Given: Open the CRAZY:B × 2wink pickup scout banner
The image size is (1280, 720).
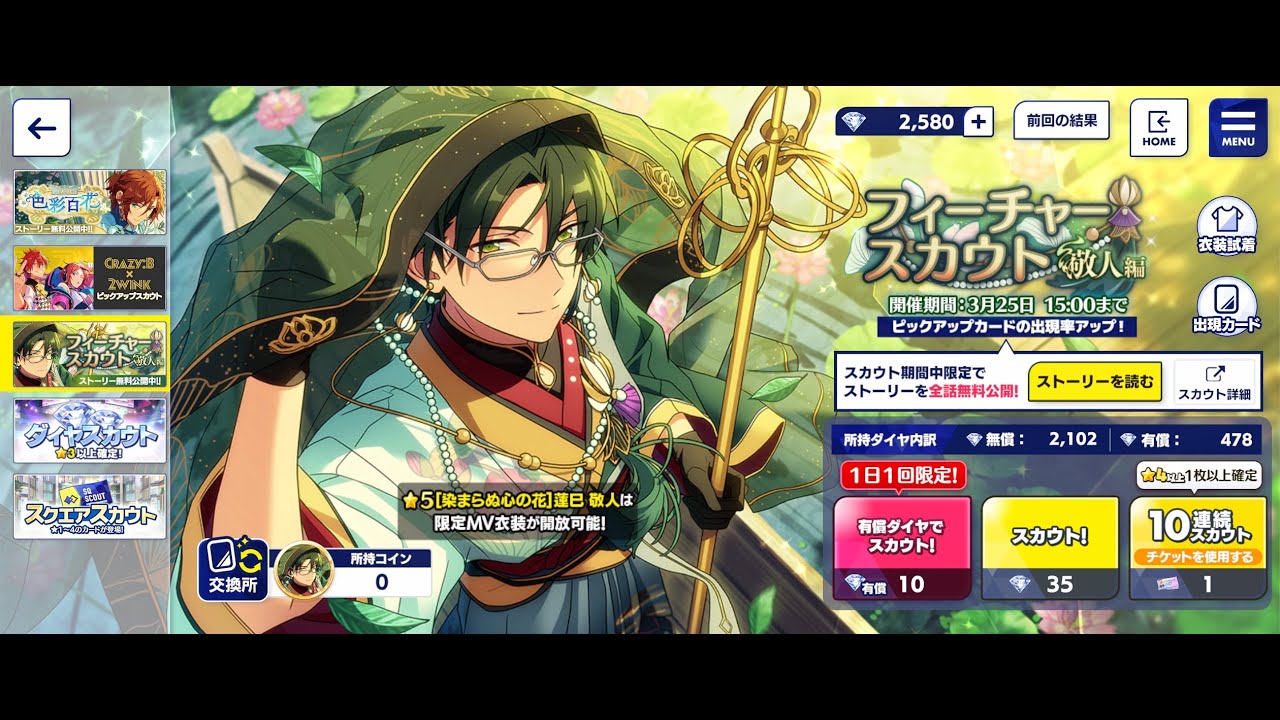Looking at the screenshot, I should [89, 277].
